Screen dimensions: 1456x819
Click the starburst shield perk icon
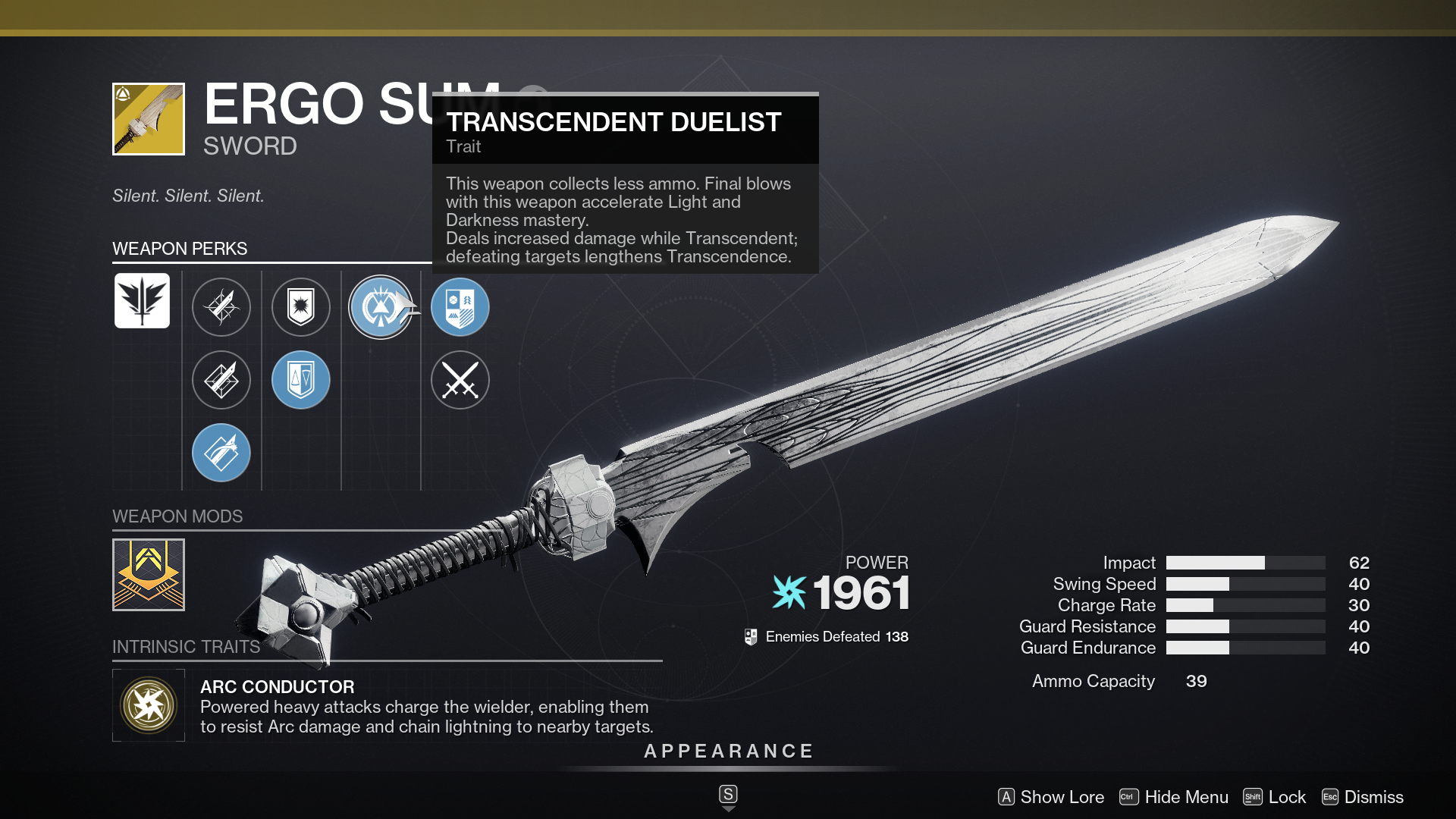pyautogui.click(x=301, y=307)
